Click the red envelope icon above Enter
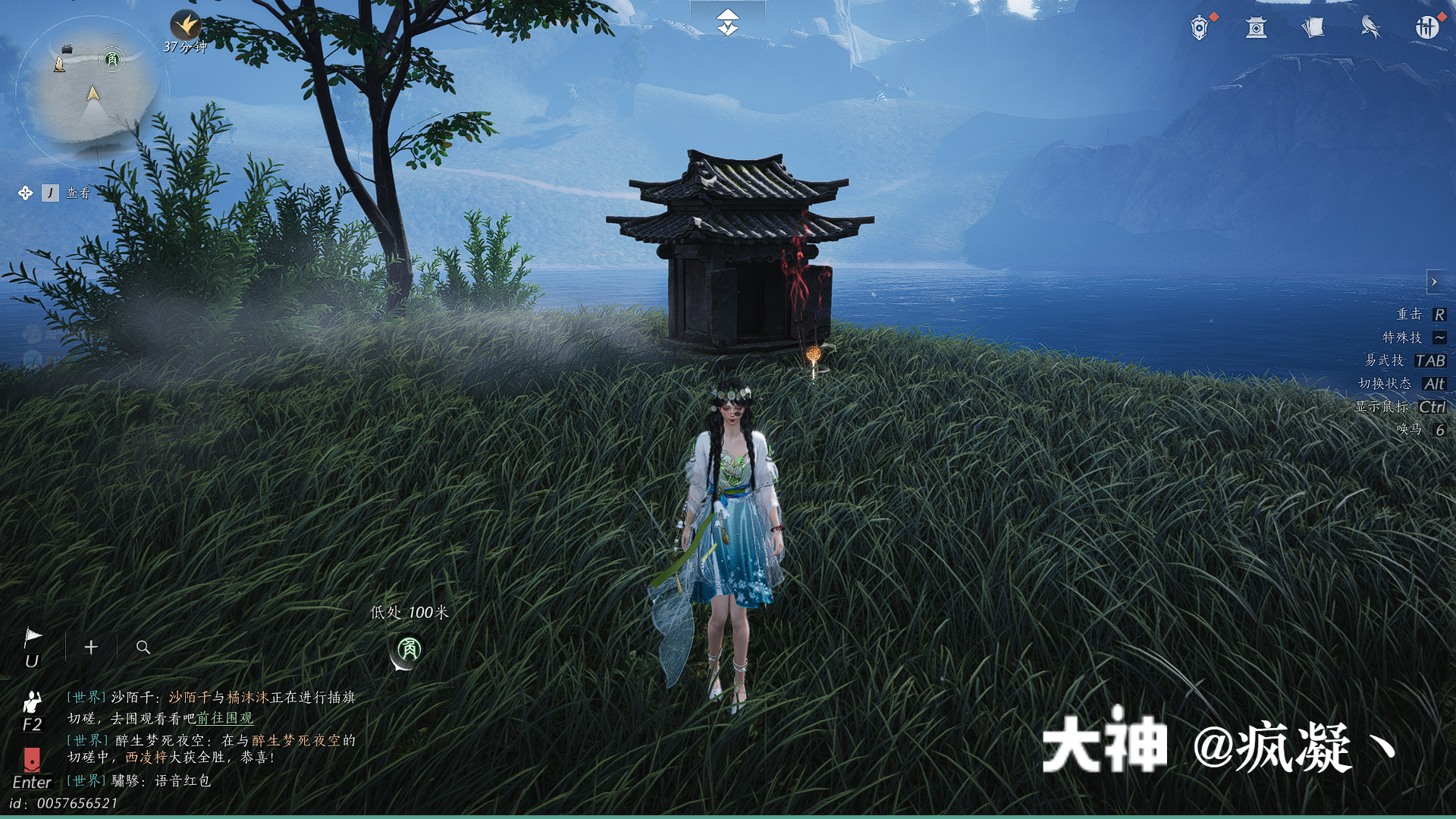 pos(32,758)
